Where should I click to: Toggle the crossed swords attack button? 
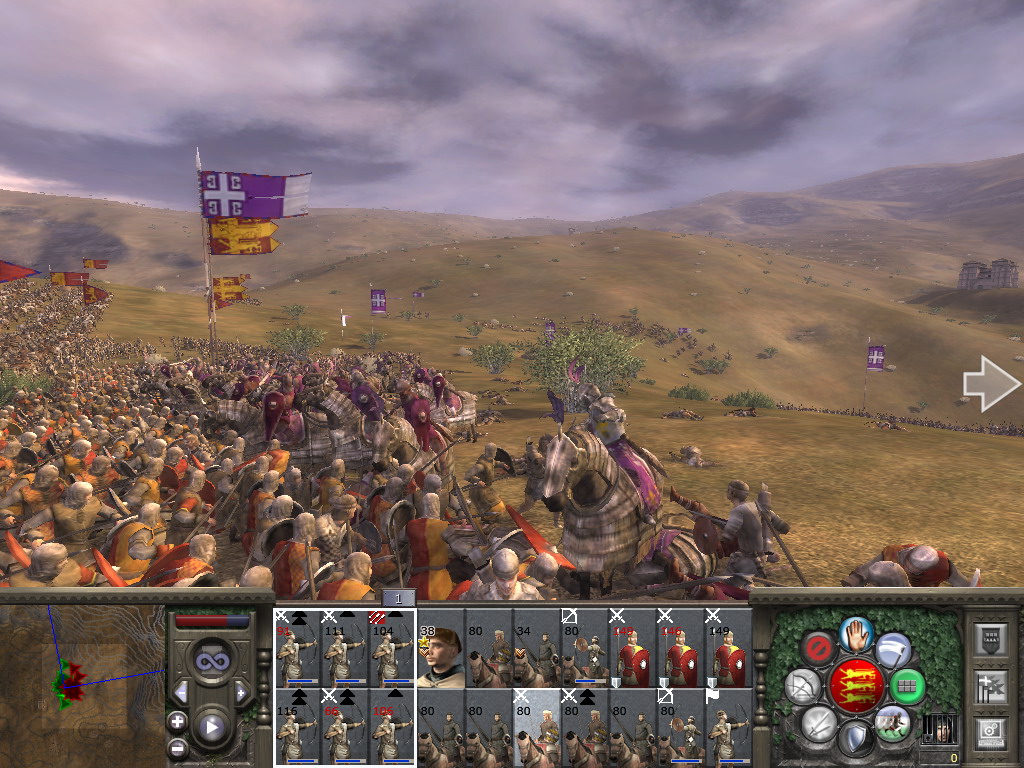[x=818, y=724]
